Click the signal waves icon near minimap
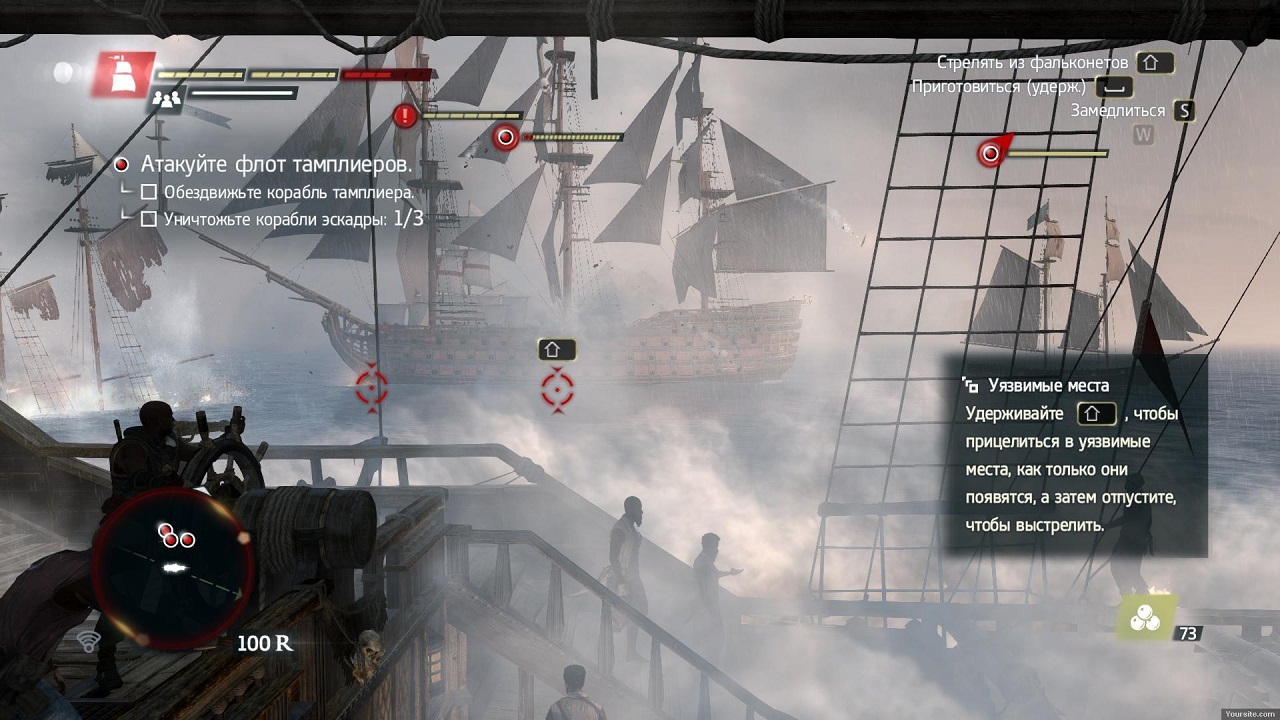This screenshot has width=1280, height=720. pos(88,641)
